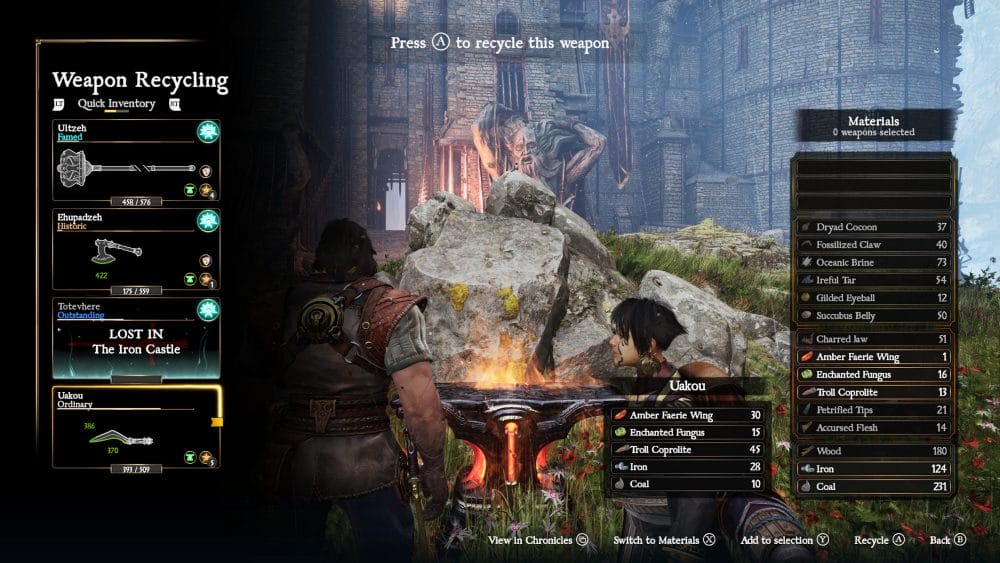
Task: Choose the Ehupadzeh historic axe card
Action: click(136, 249)
